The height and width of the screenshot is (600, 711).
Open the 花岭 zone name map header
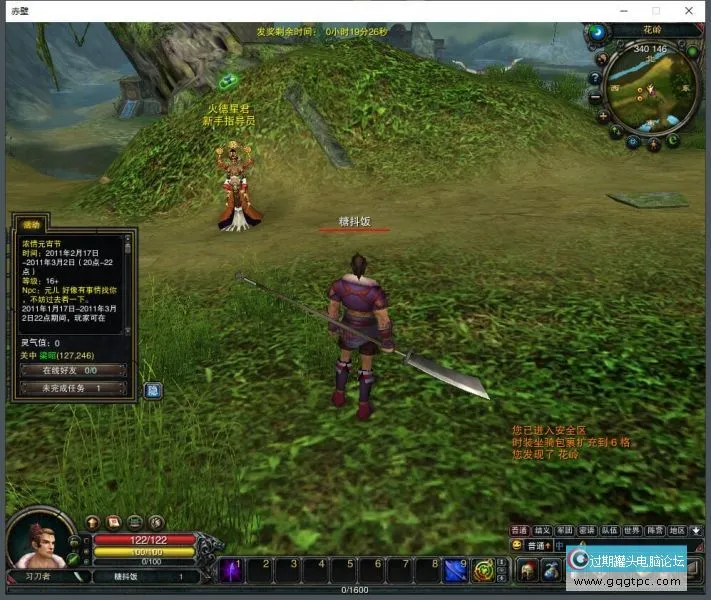(651, 30)
